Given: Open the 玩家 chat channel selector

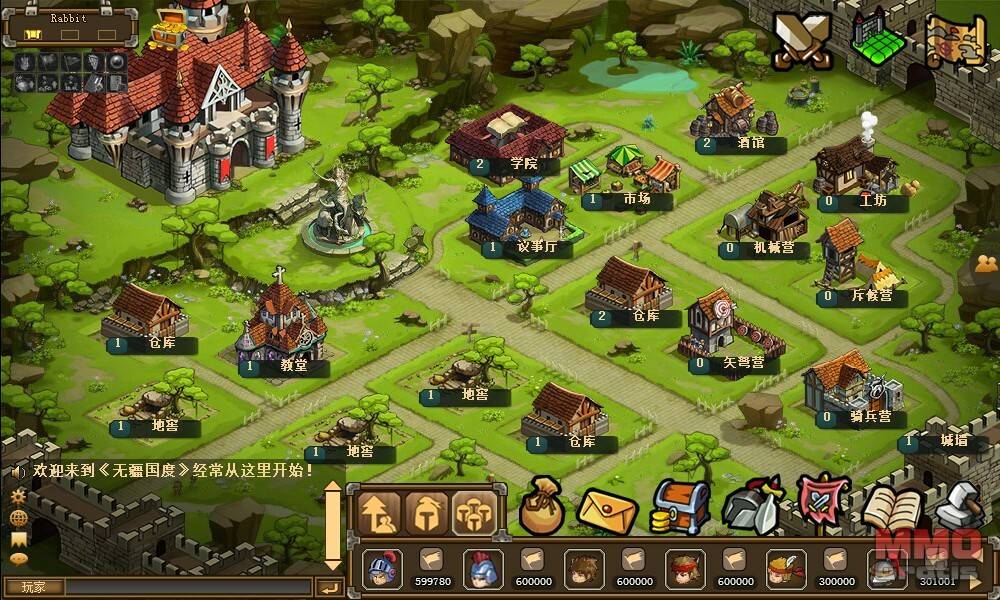Looking at the screenshot, I should tap(35, 587).
